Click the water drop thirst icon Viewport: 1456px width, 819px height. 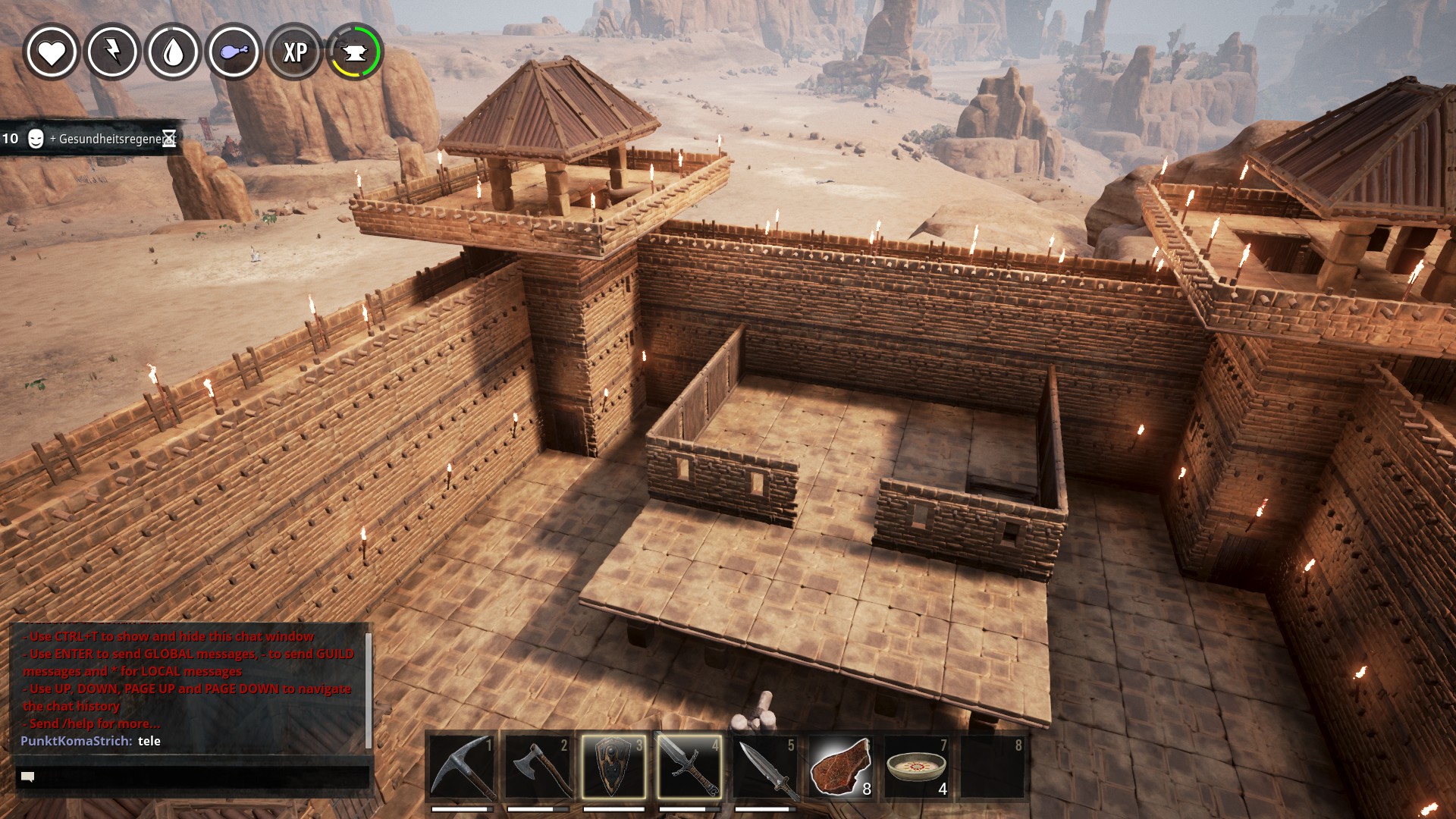click(x=173, y=52)
